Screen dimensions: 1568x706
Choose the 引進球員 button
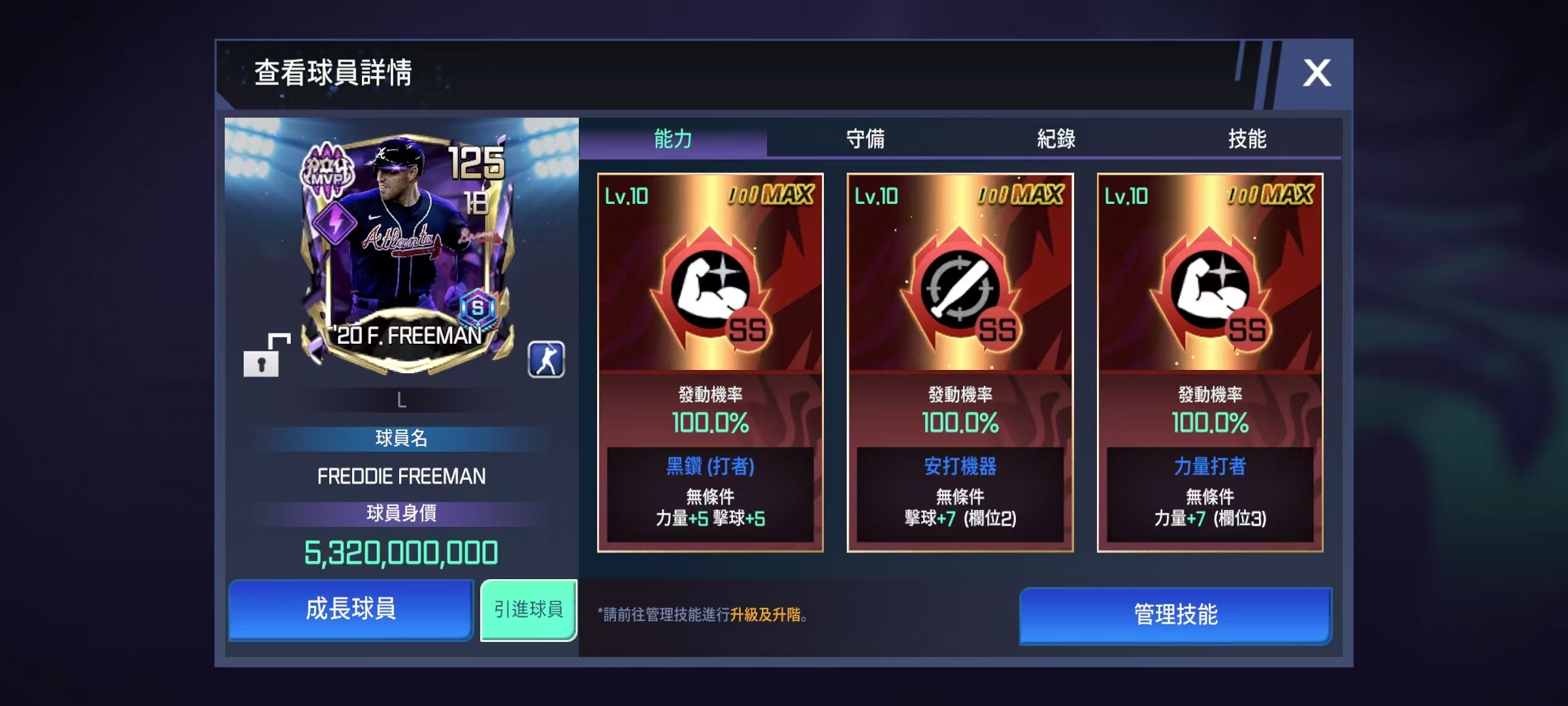(529, 609)
